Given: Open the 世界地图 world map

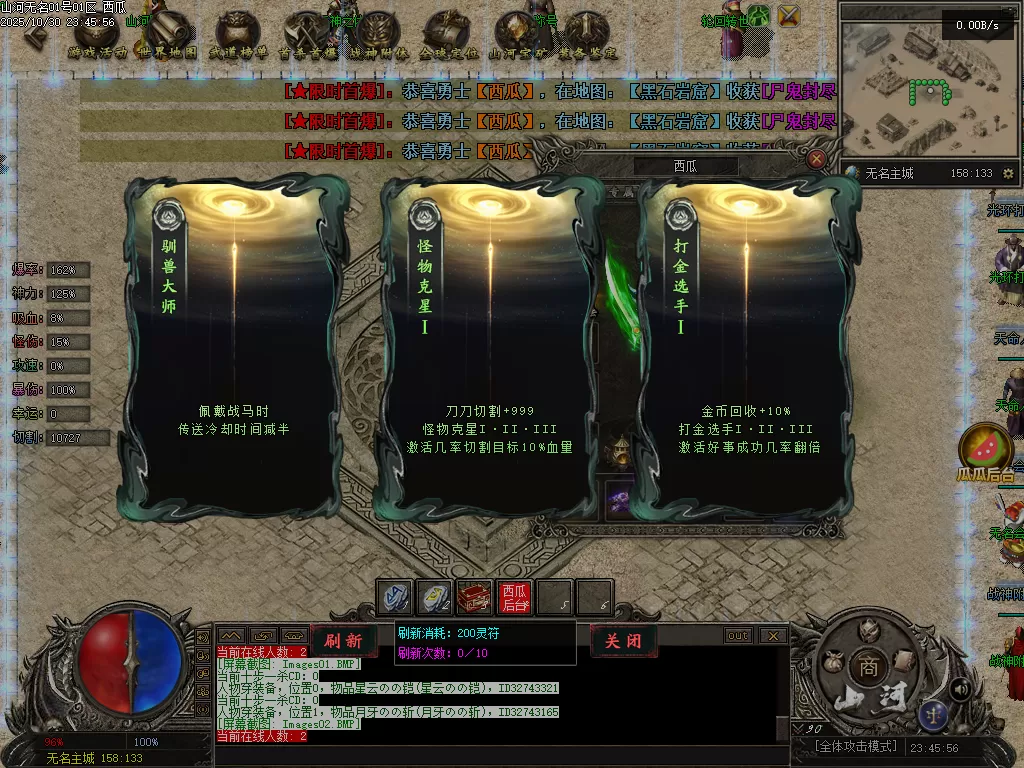Looking at the screenshot, I should pyautogui.click(x=168, y=36).
